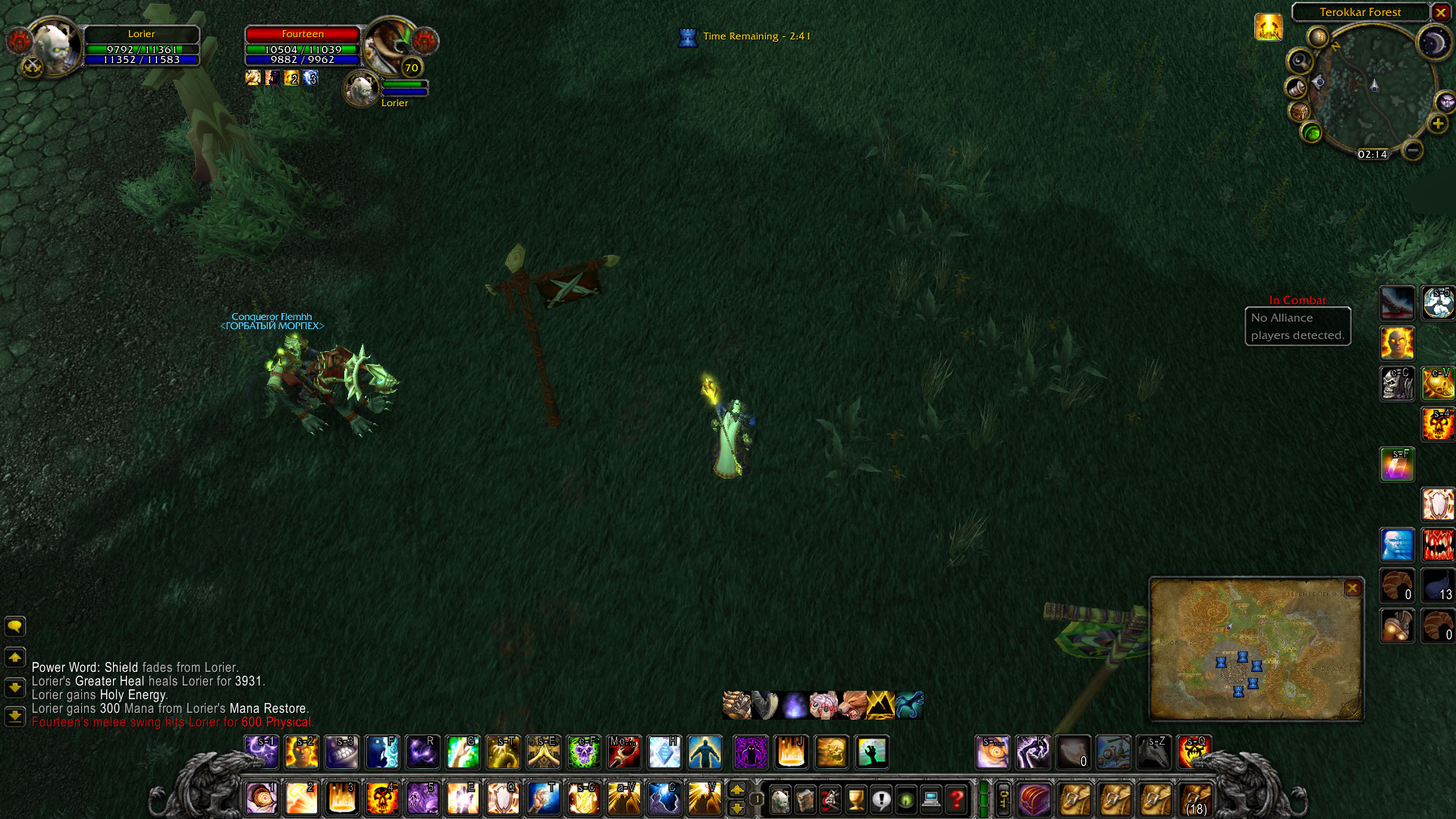Use the blue-faced figure ability on the side bar
The image size is (1456, 819).
(x=1397, y=544)
